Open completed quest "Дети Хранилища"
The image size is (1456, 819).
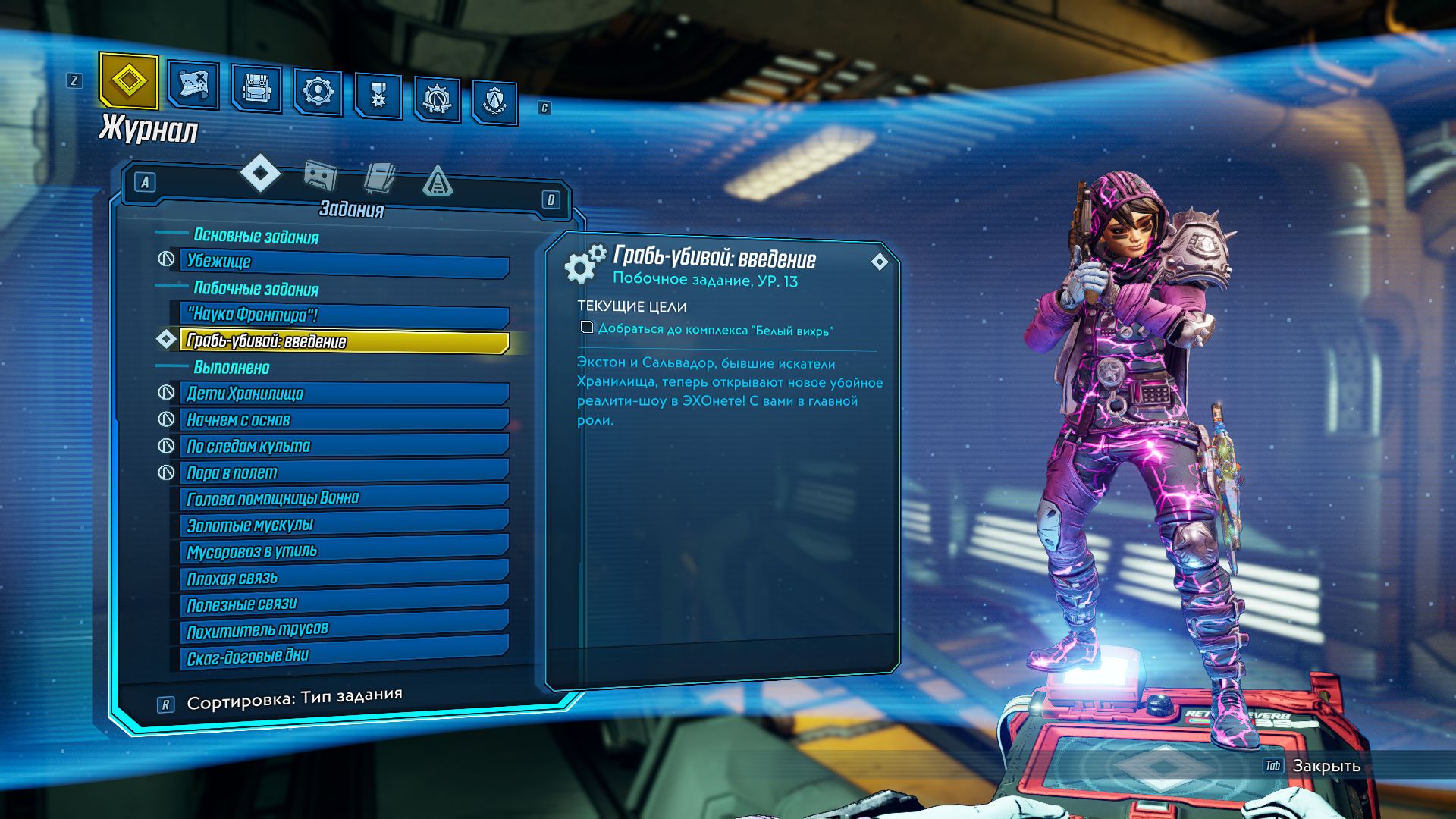click(x=343, y=394)
